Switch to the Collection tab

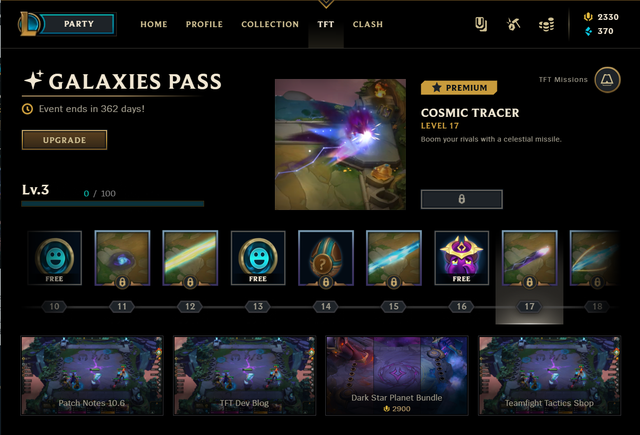[270, 24]
